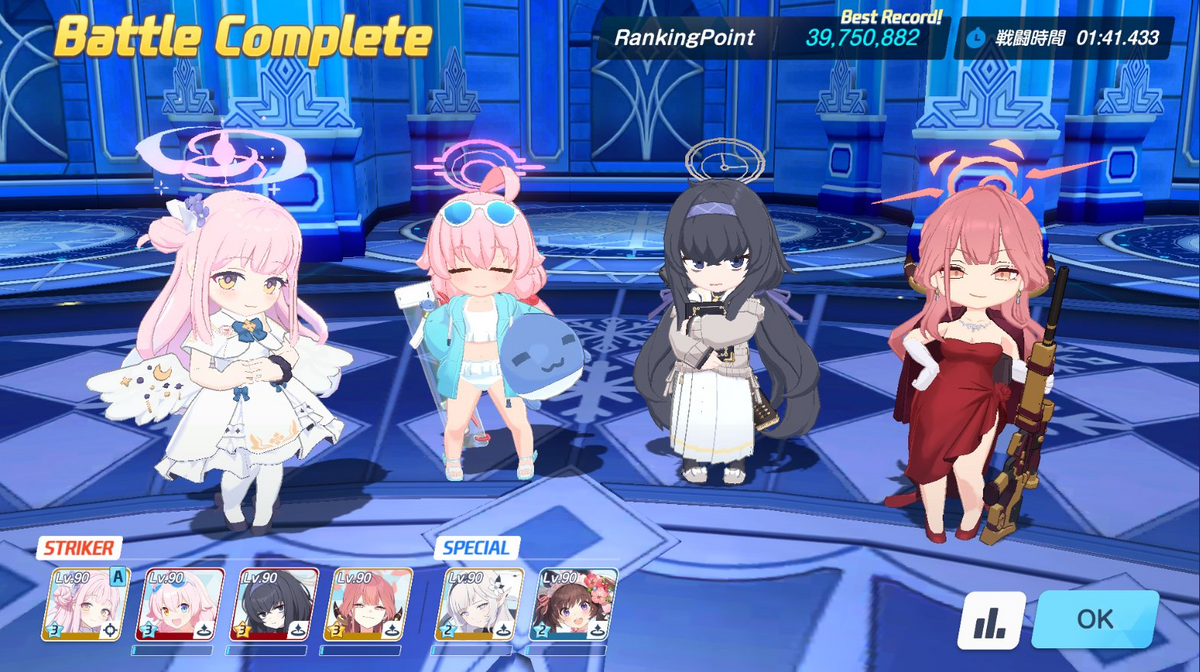This screenshot has height=672, width=1200.
Task: Select the white-haired special student portrait
Action: point(479,605)
